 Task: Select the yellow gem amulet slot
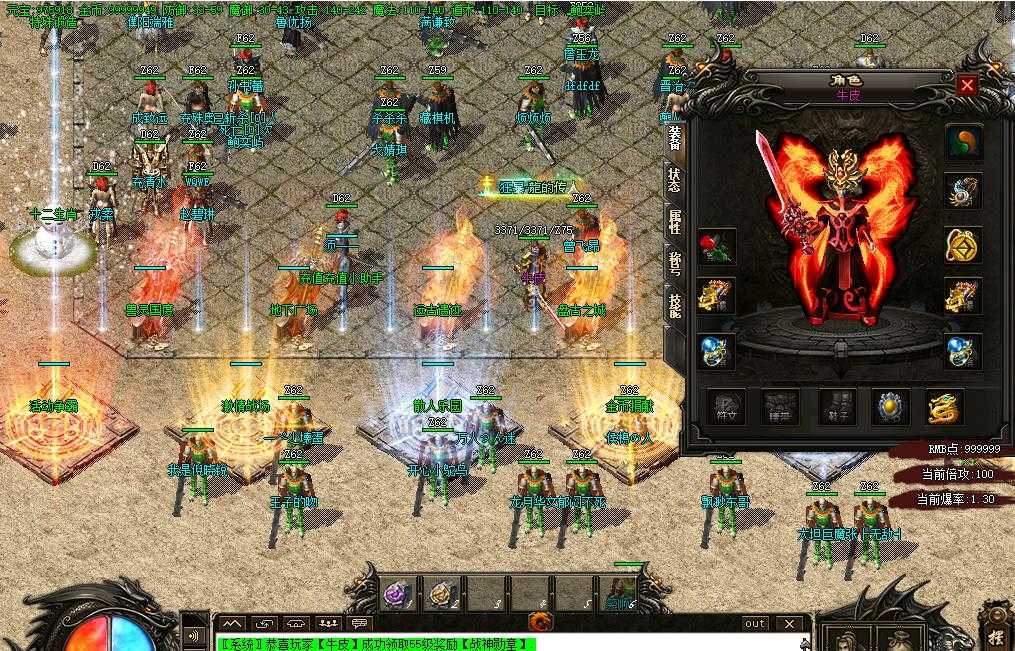pyautogui.click(x=890, y=407)
